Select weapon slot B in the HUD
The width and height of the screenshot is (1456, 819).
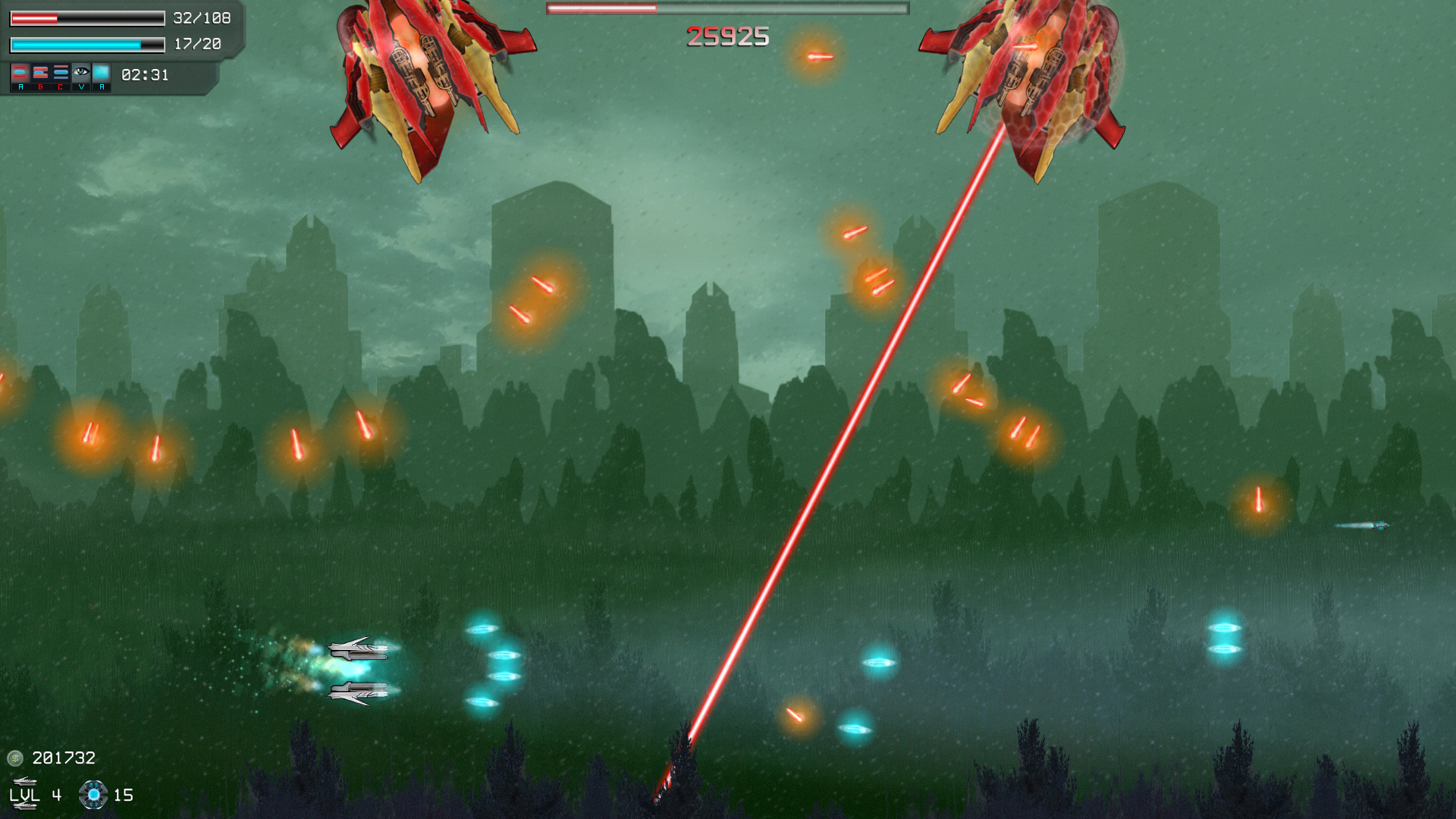click(x=41, y=74)
